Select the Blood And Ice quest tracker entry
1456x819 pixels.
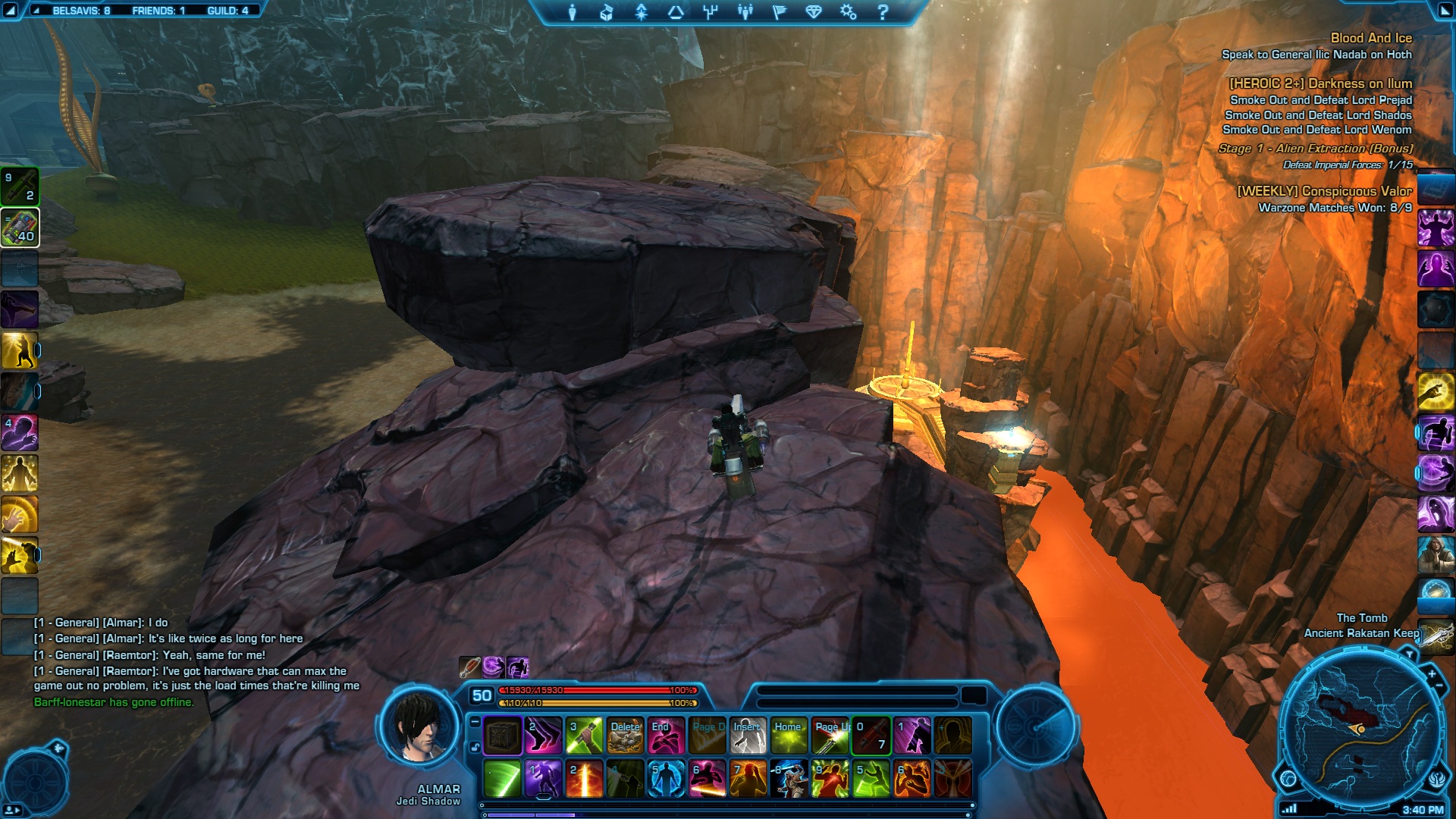[x=1370, y=38]
